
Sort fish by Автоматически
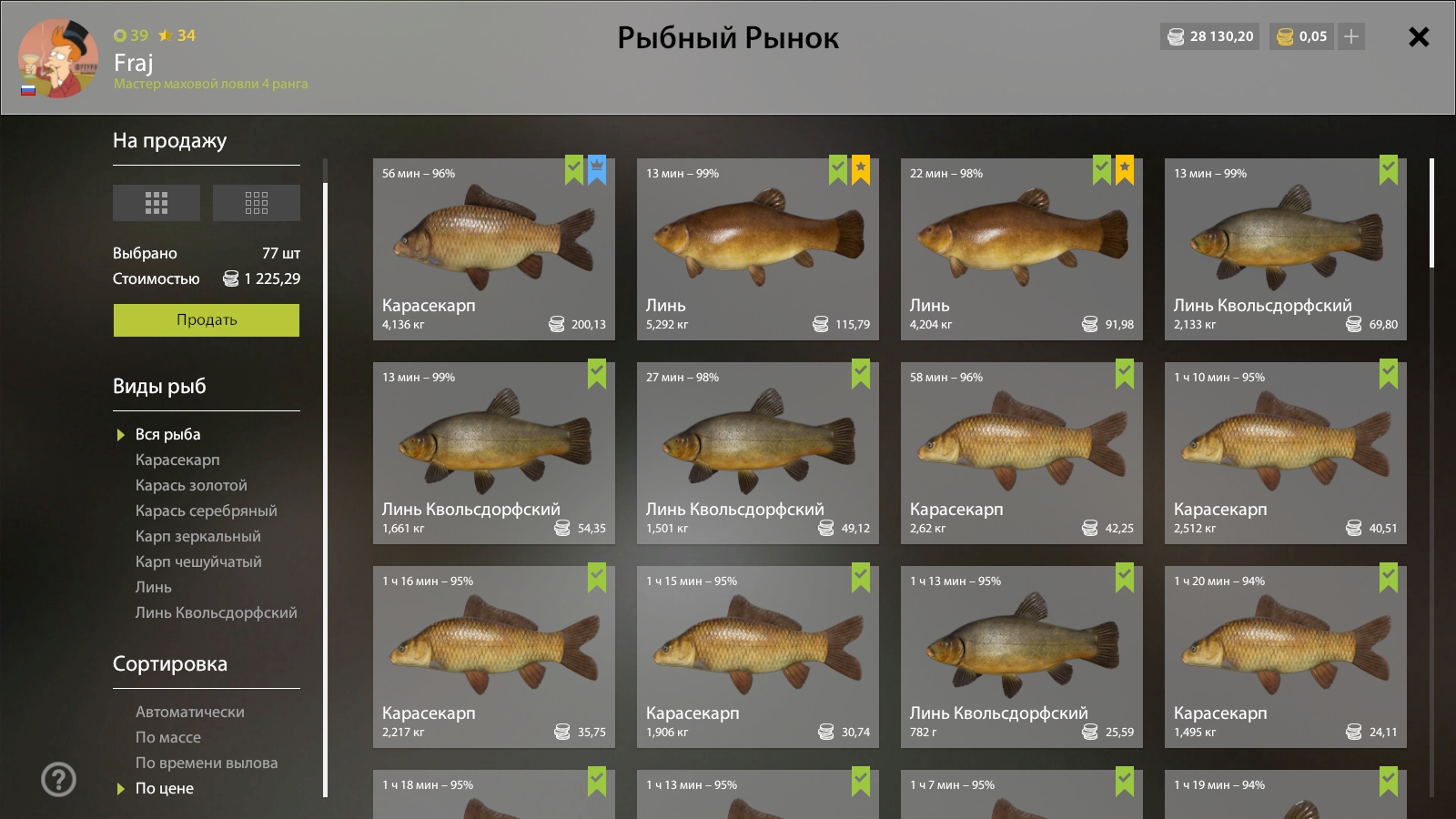tap(189, 713)
